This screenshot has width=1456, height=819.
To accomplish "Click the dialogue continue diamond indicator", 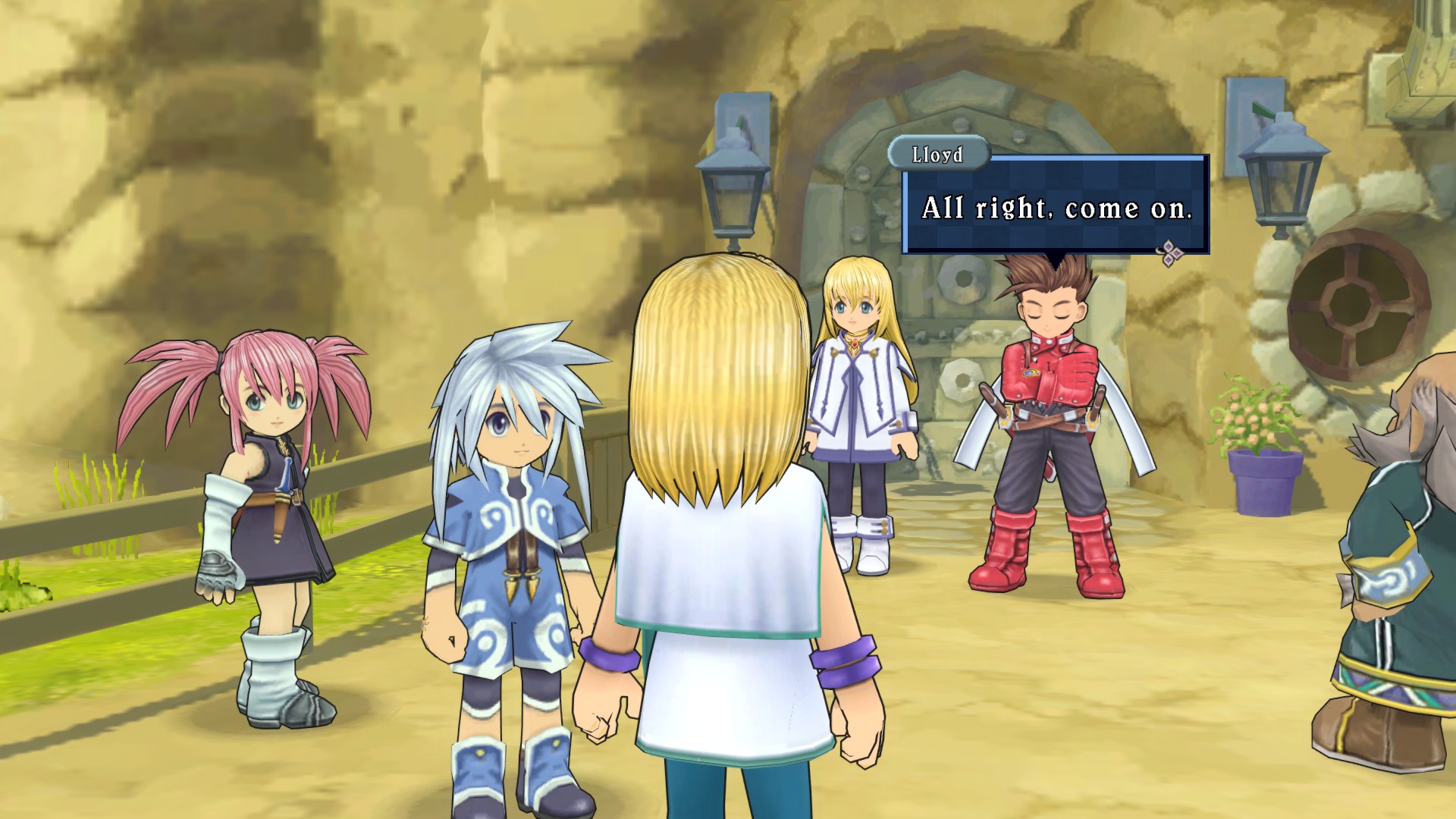I will (x=1169, y=253).
